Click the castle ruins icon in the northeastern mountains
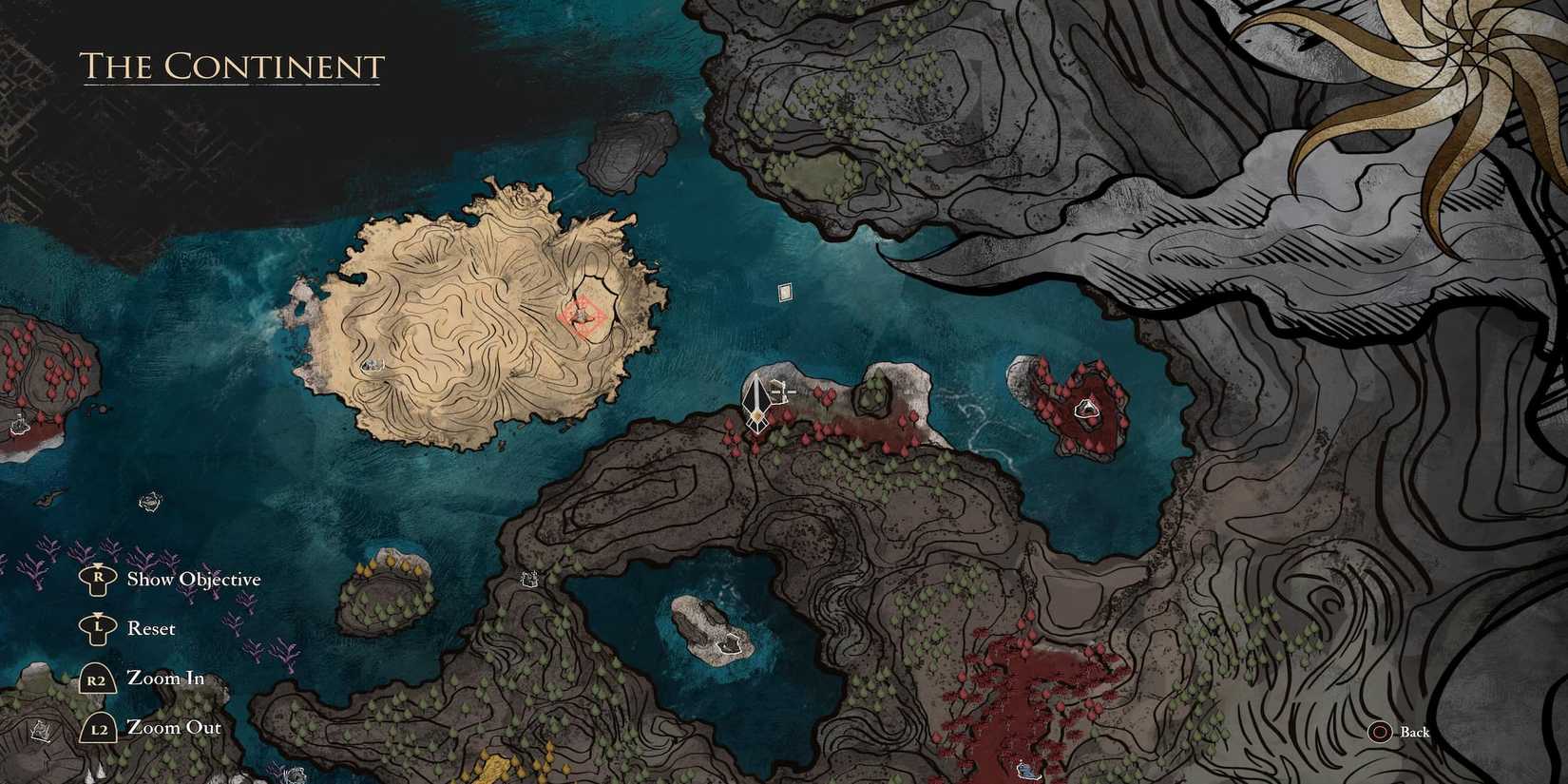This screenshot has width=1568, height=784. point(527,578)
